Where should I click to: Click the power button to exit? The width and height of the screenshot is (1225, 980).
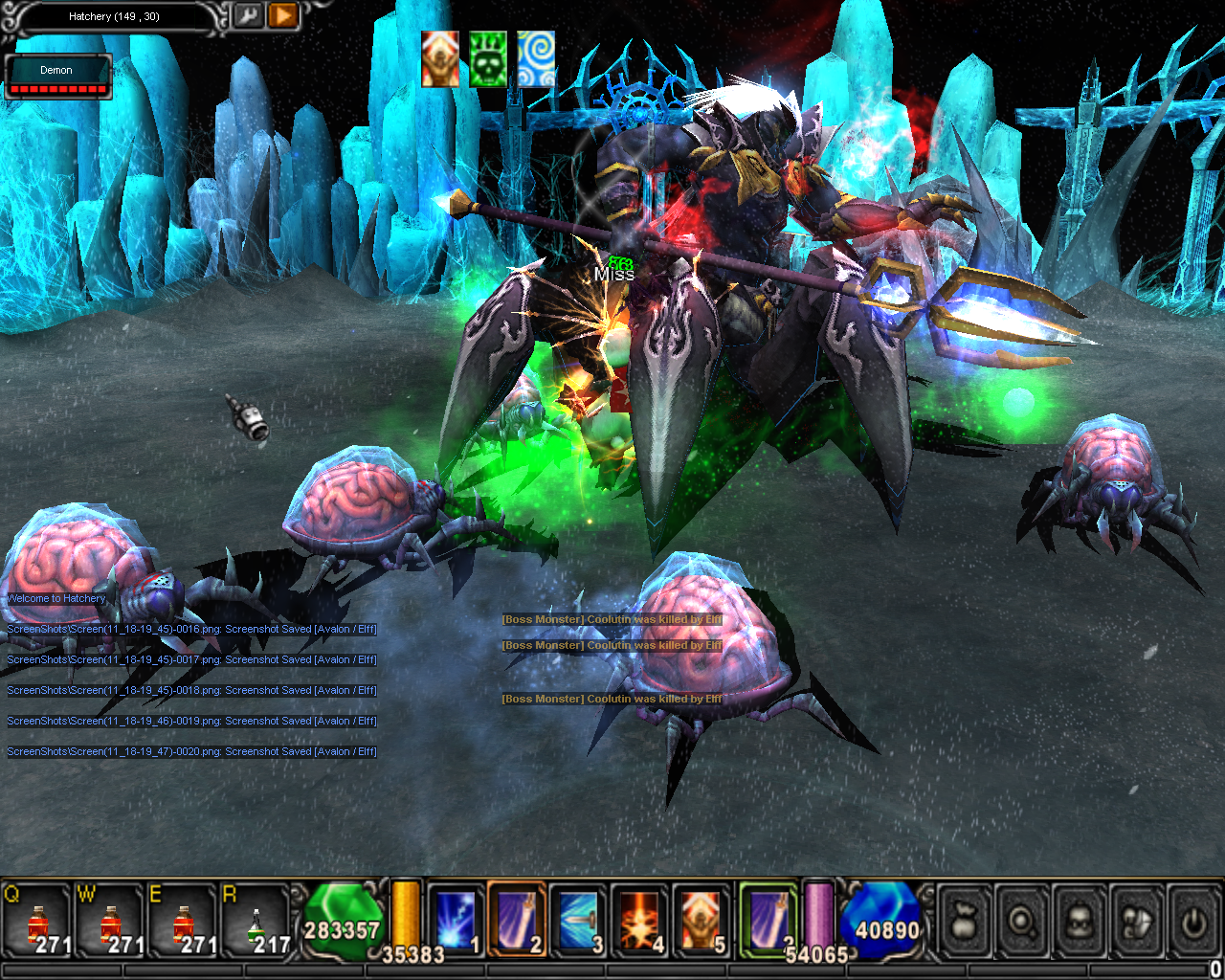1193,922
